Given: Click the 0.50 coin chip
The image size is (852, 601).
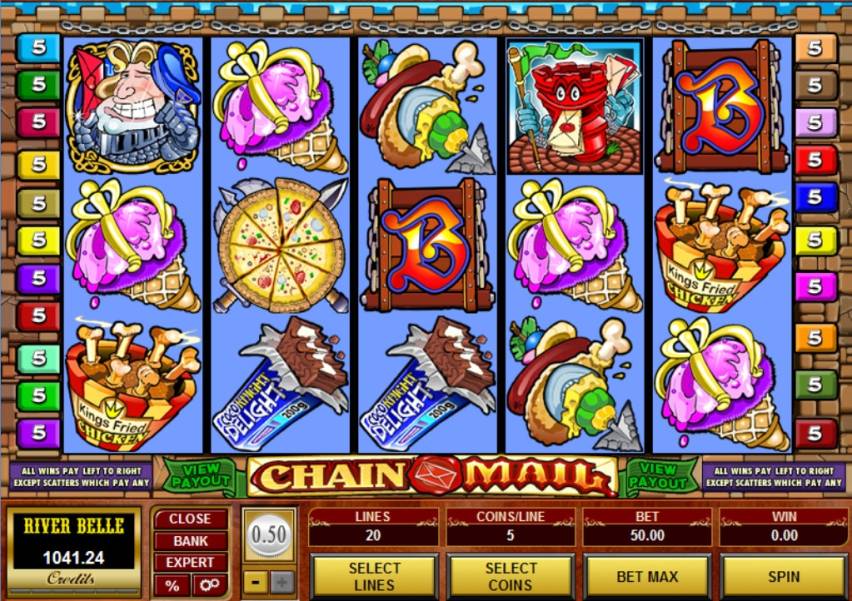Looking at the screenshot, I should click(269, 532).
